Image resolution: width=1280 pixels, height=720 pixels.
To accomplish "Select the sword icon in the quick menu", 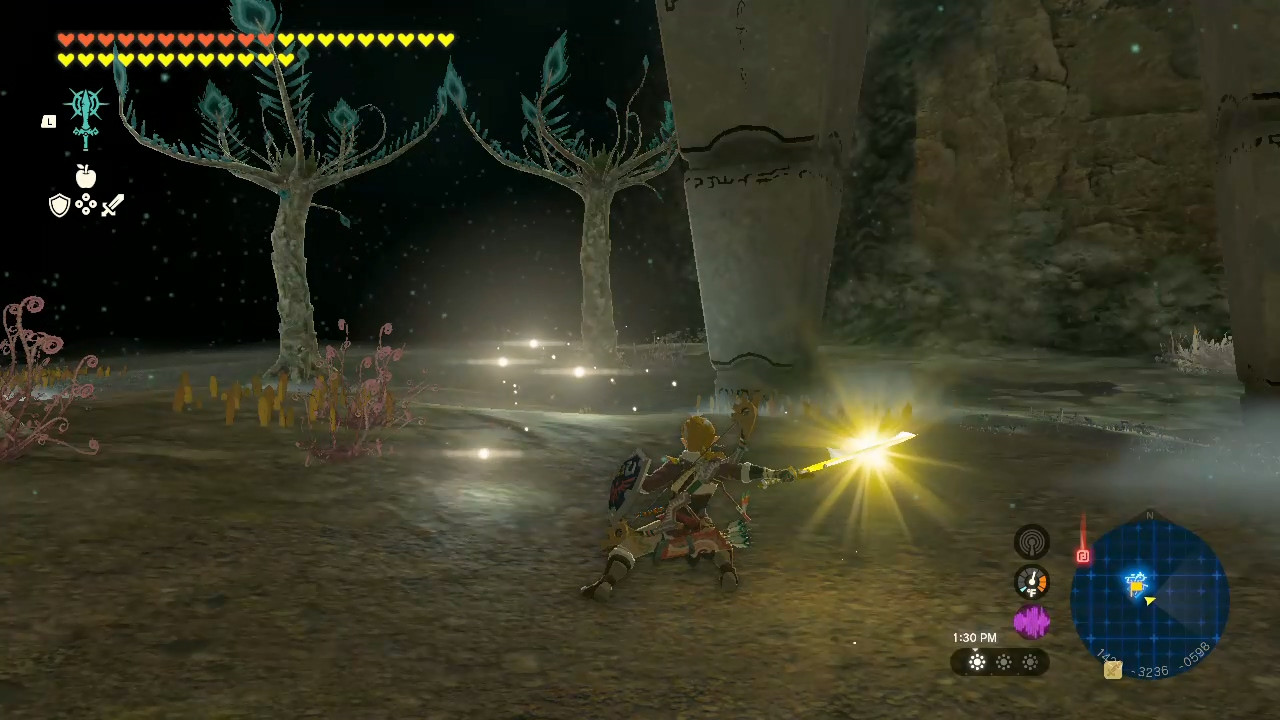I will pyautogui.click(x=112, y=205).
